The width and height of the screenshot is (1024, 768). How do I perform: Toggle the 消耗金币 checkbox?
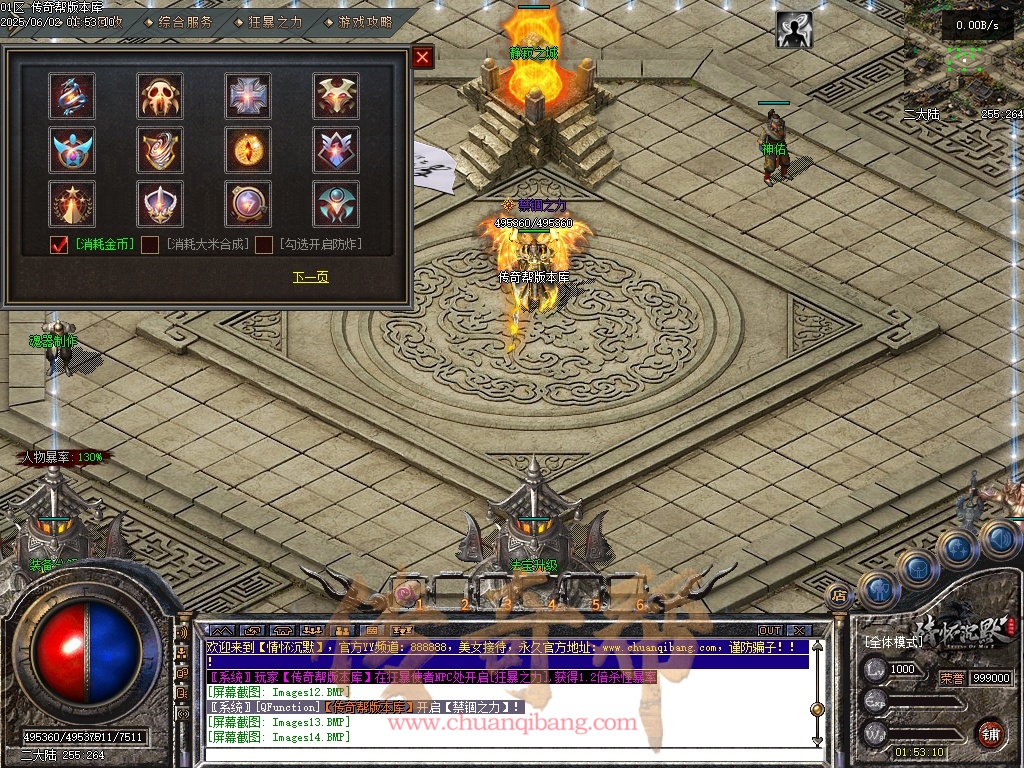click(x=59, y=245)
